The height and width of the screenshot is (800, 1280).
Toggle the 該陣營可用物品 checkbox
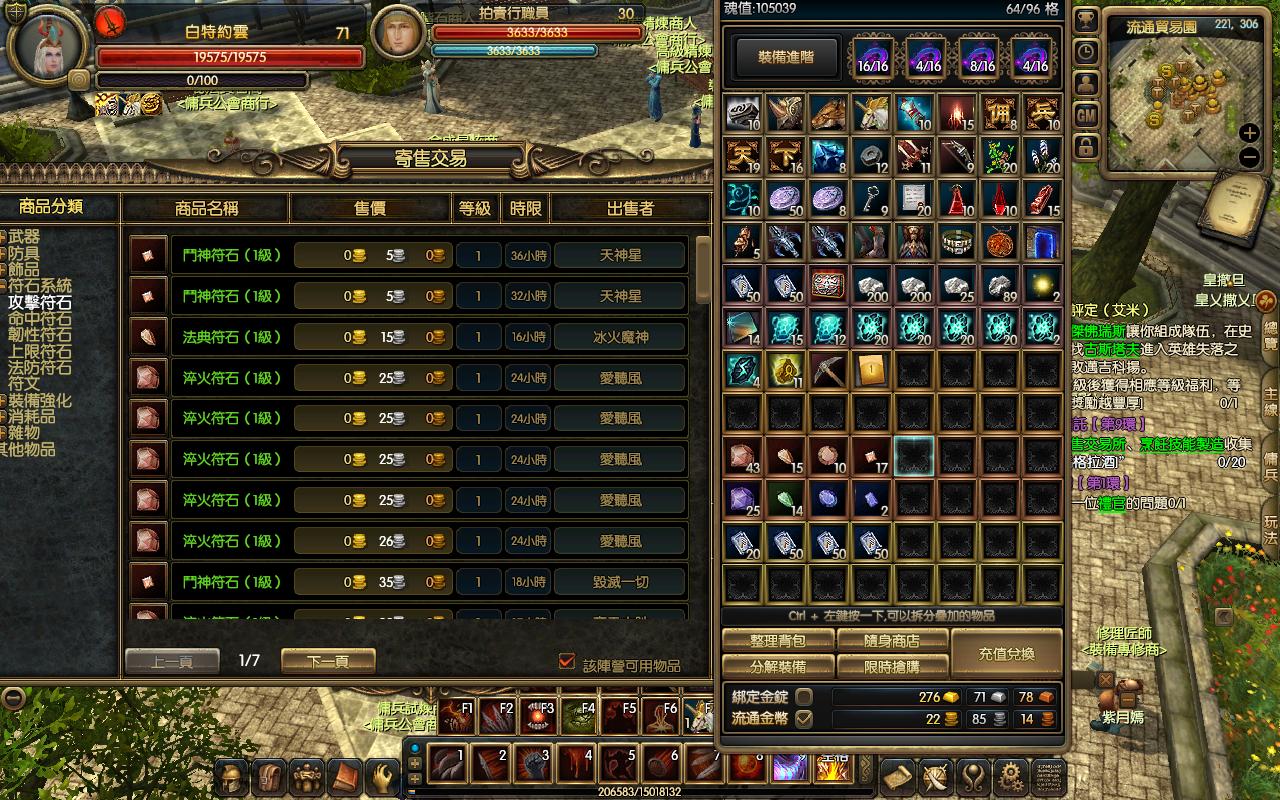click(567, 662)
